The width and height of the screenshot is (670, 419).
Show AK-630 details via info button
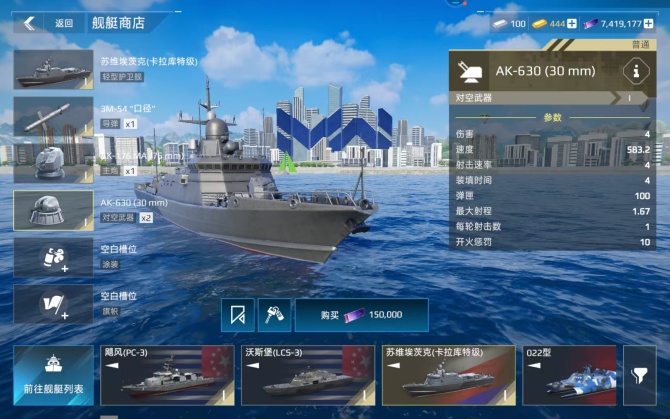(x=632, y=71)
